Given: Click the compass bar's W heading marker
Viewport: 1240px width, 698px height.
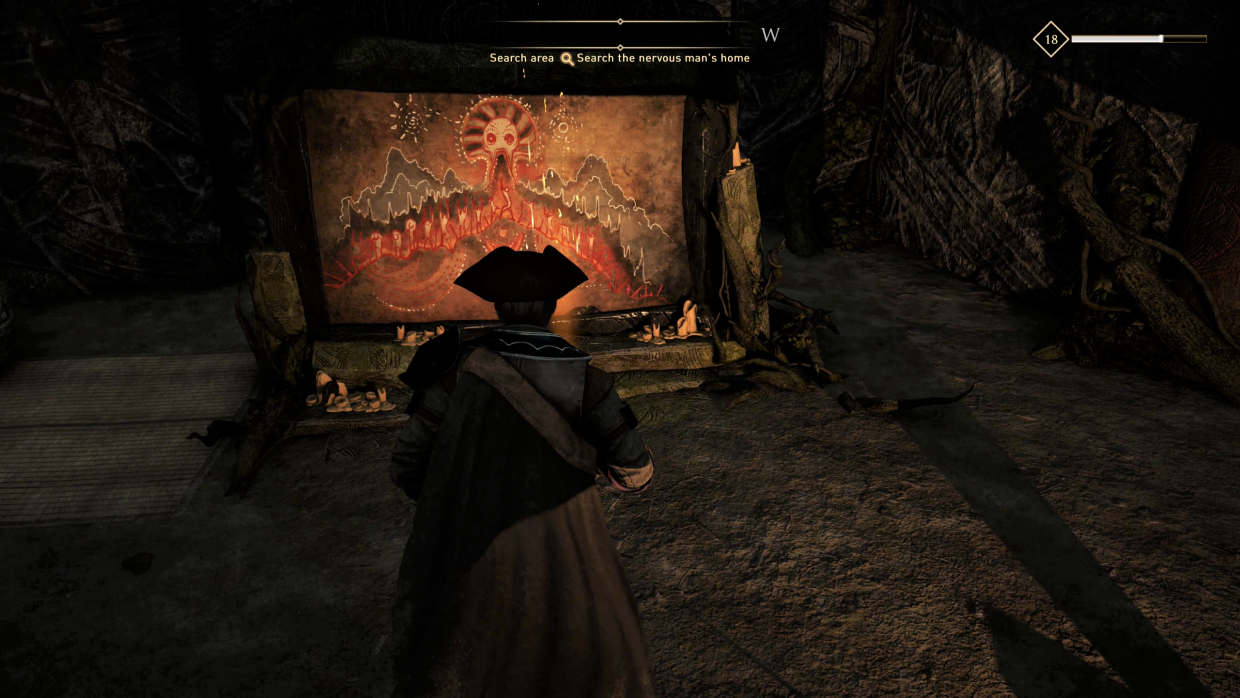Looking at the screenshot, I should 770,36.
